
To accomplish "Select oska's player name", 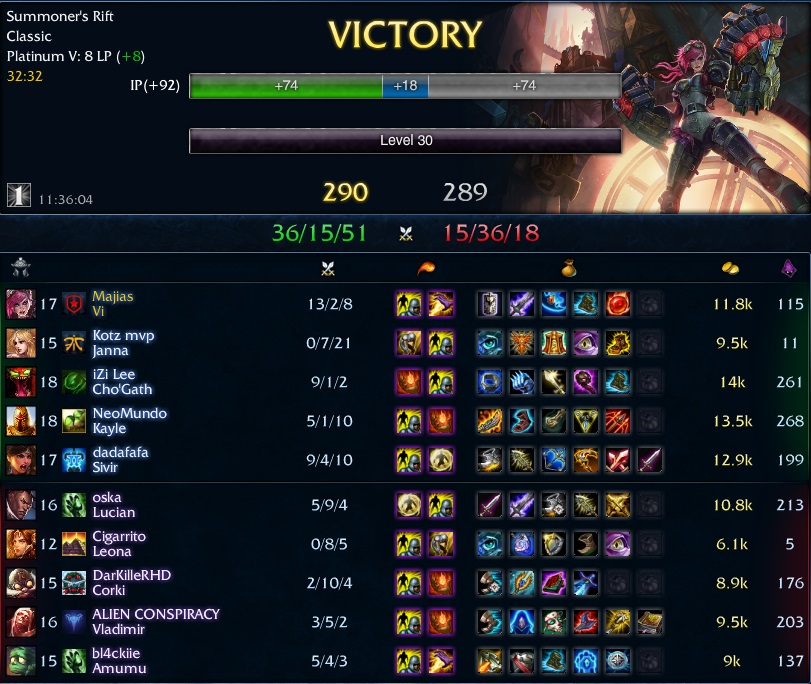I will tap(106, 497).
